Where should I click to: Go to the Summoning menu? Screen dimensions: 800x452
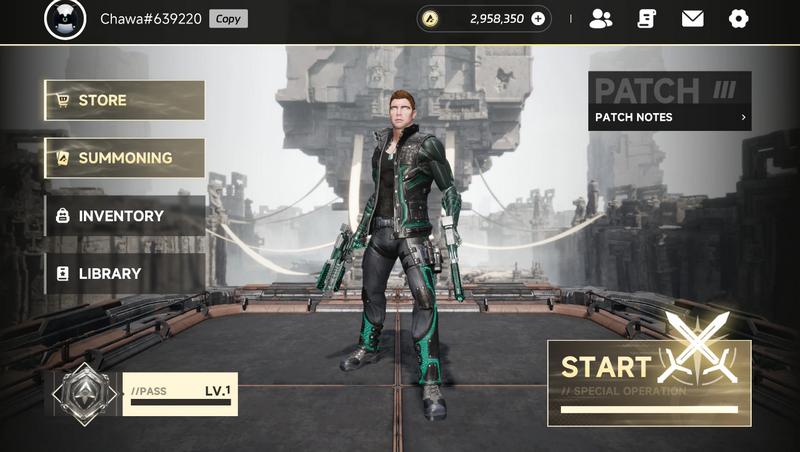coord(124,158)
